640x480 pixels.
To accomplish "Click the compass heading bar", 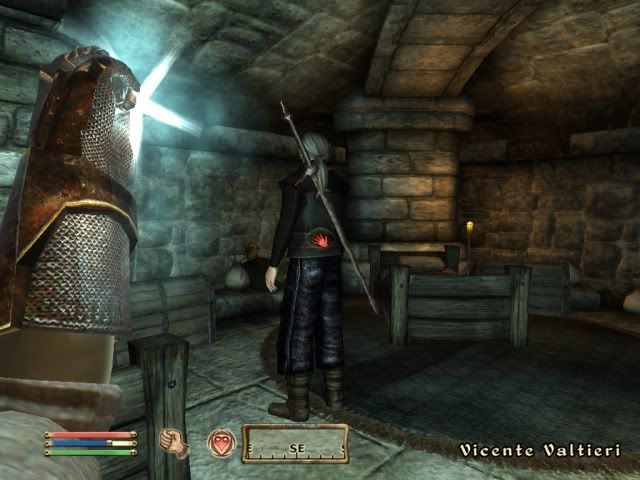I will click(295, 443).
